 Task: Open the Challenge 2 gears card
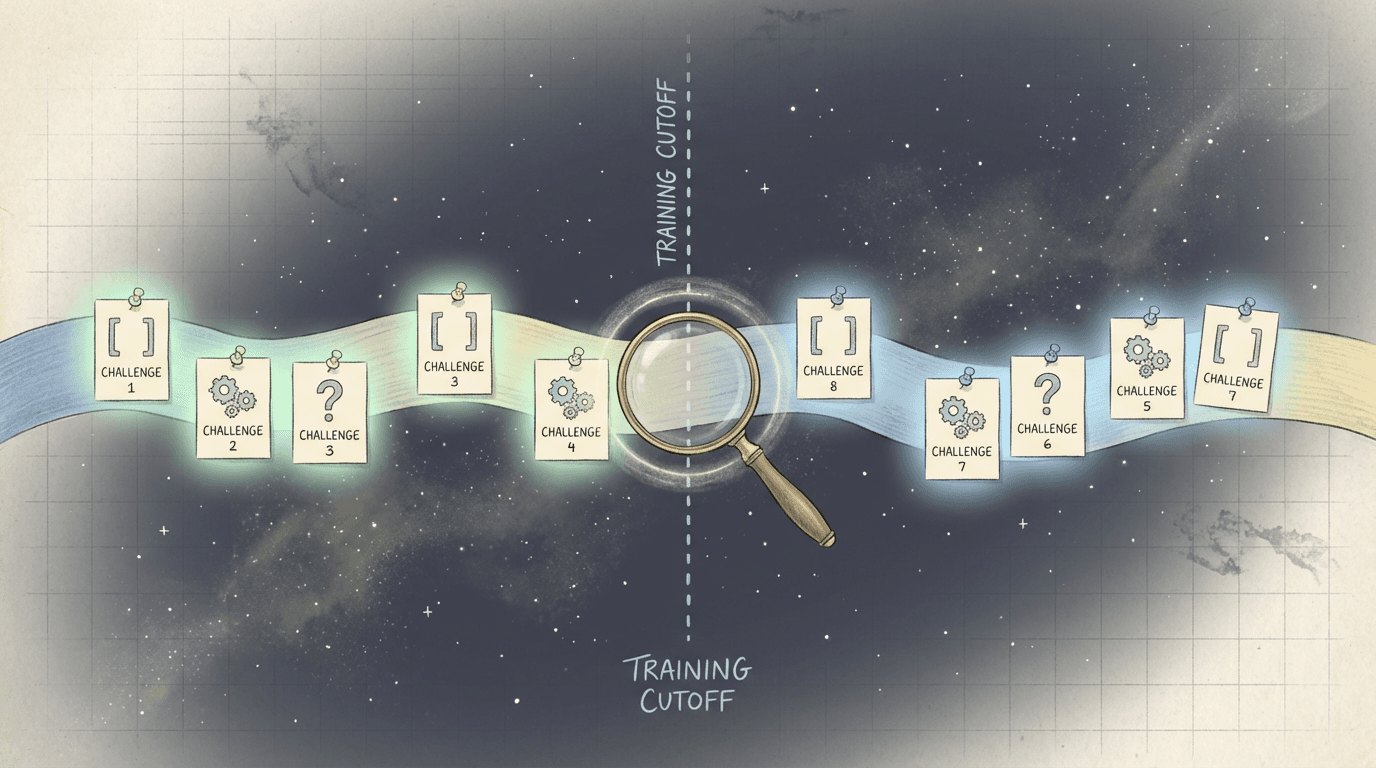(x=233, y=408)
